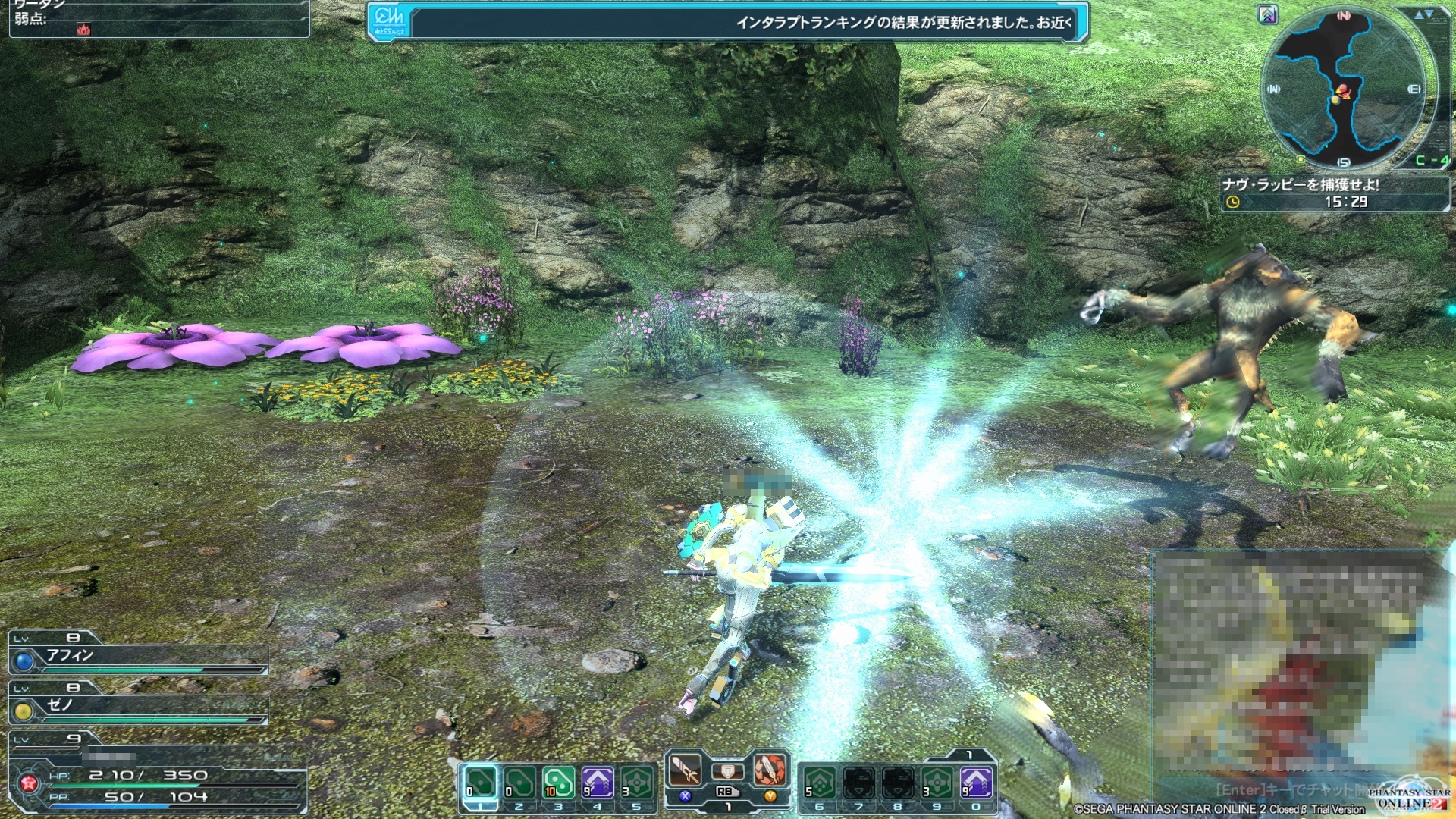Activate the purple chevron item in slot 4
The height and width of the screenshot is (819, 1456).
[598, 783]
